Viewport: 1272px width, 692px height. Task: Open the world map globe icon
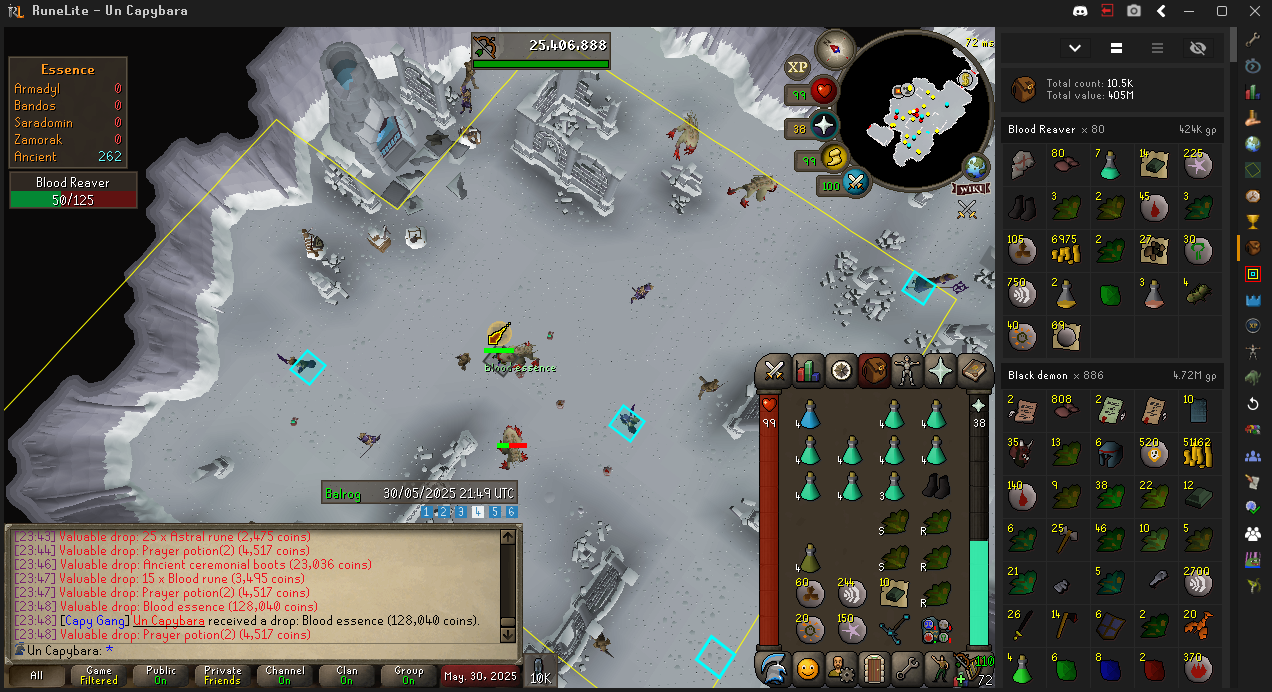[976, 167]
